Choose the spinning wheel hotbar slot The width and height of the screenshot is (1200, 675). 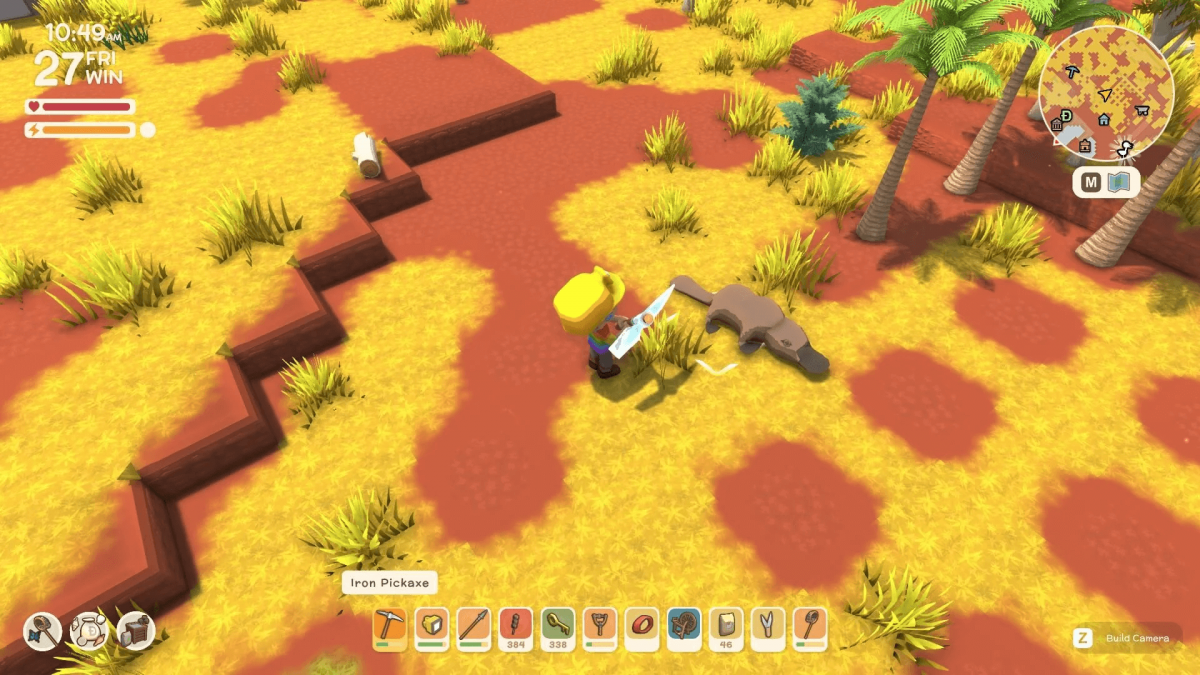tap(684, 626)
